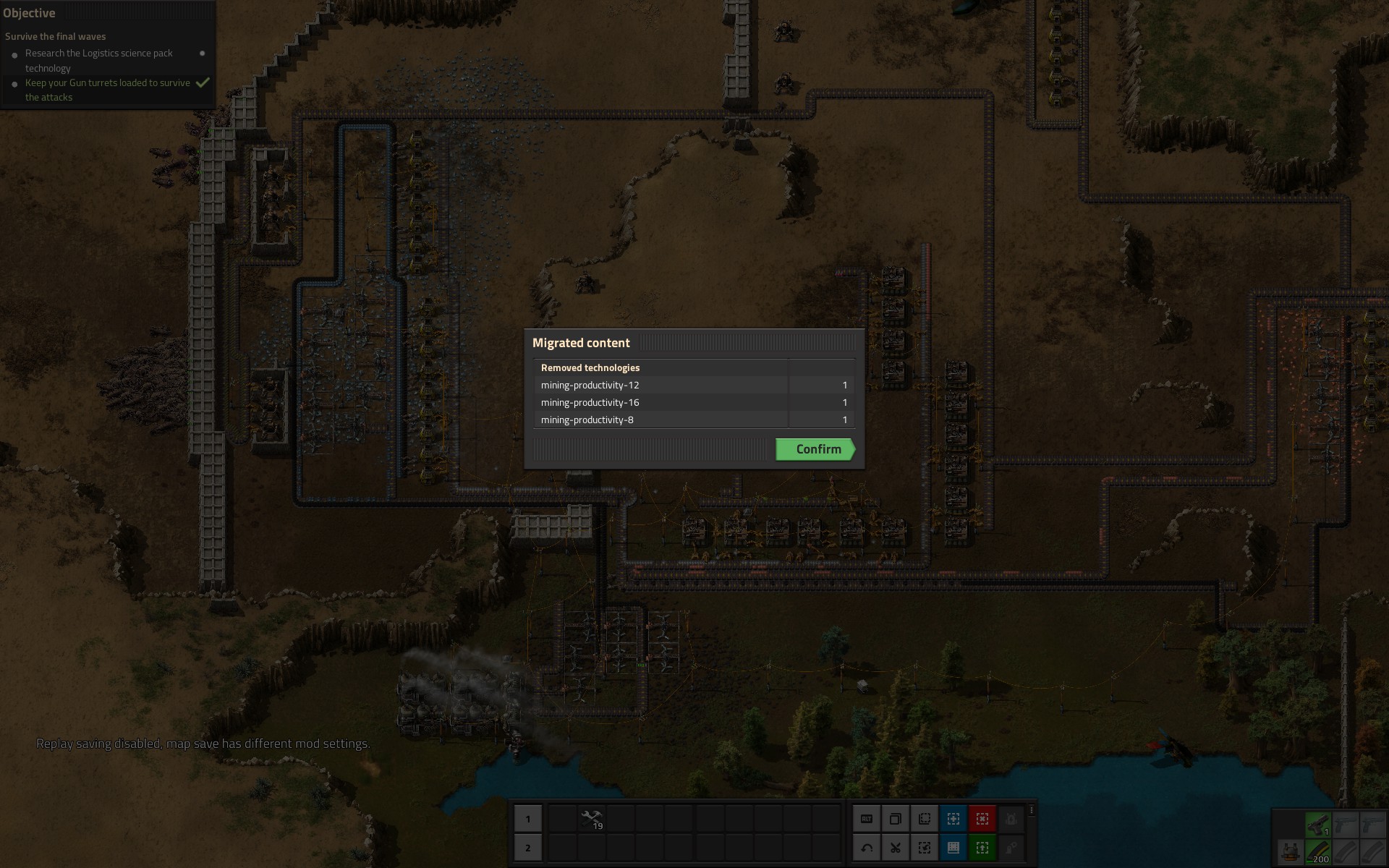The image size is (1389, 868).
Task: Select the green upgrade planner
Action: click(982, 848)
